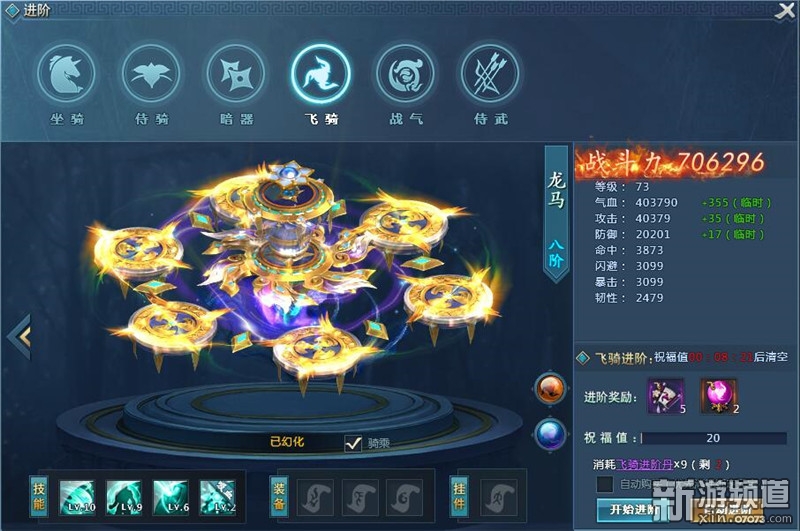This screenshot has width=800, height=531.
Task: Select the LV.10 skill icon
Action: [x=77, y=496]
